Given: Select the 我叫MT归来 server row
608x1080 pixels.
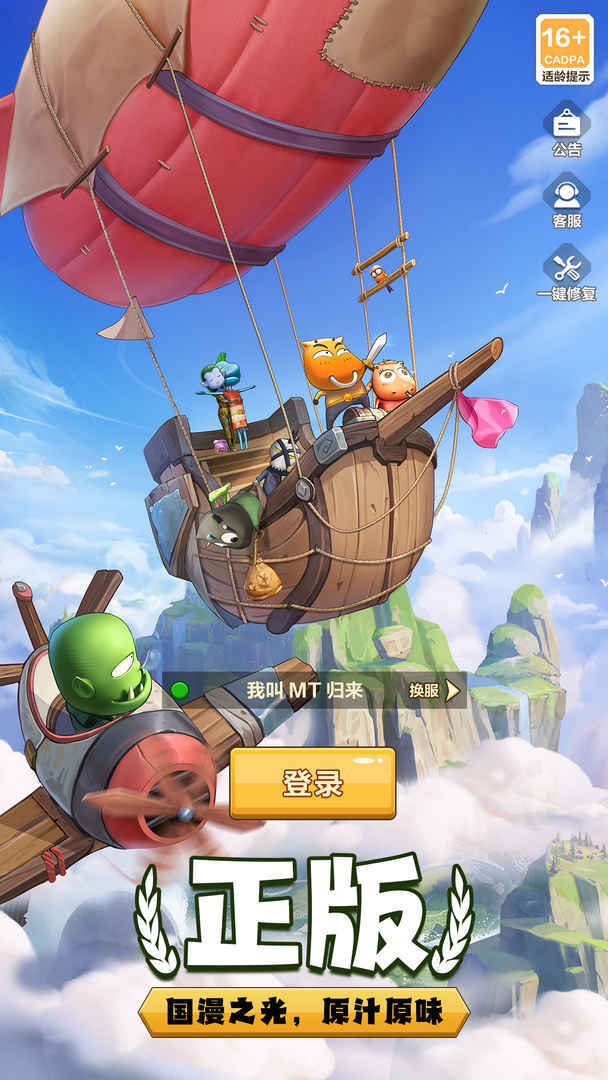Looking at the screenshot, I should [x=290, y=690].
